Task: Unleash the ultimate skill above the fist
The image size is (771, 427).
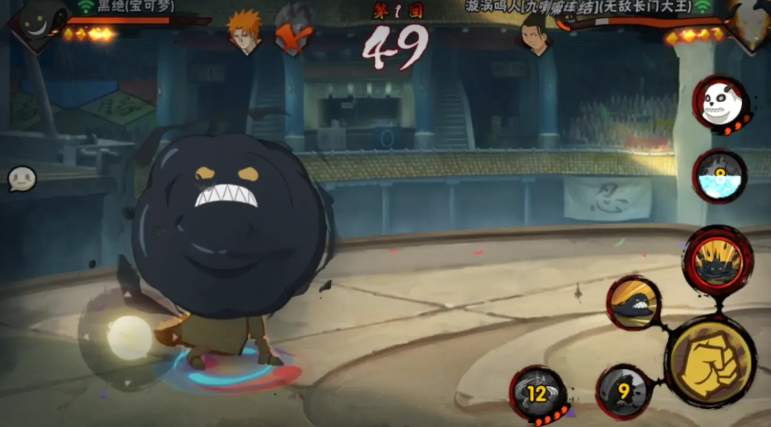Action: [718, 258]
